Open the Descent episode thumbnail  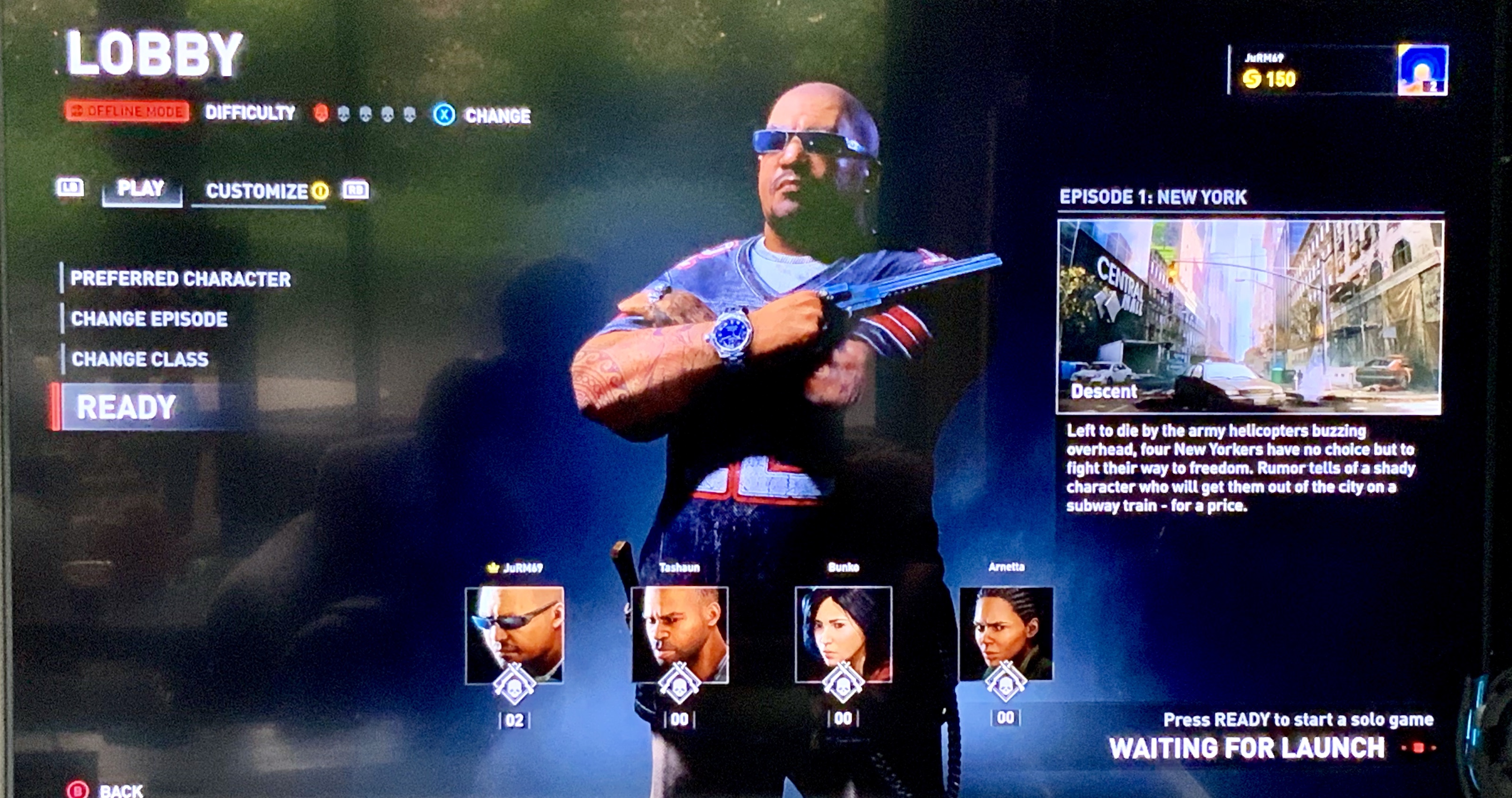pyautogui.click(x=1249, y=317)
